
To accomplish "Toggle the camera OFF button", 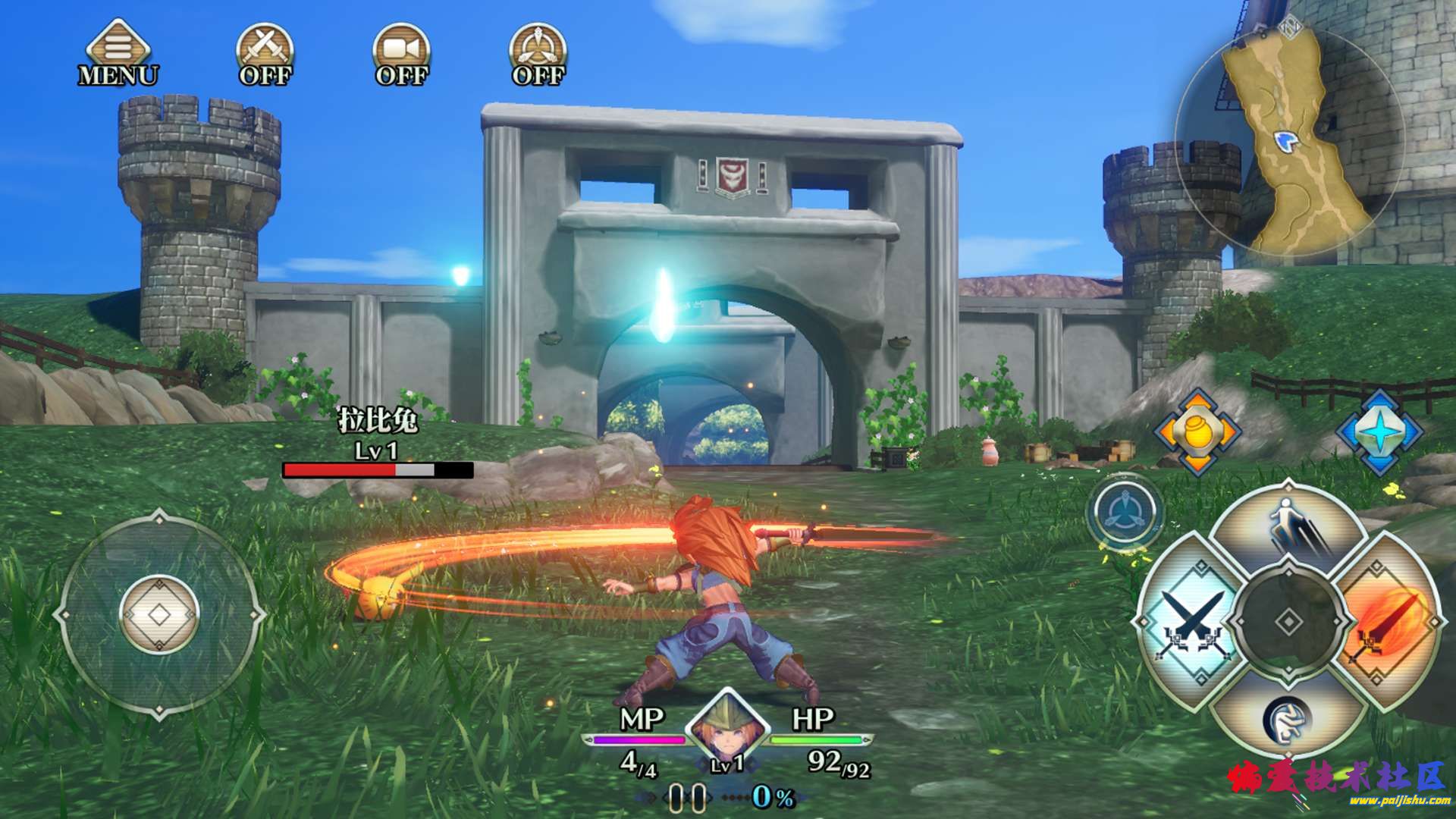I will point(401,52).
